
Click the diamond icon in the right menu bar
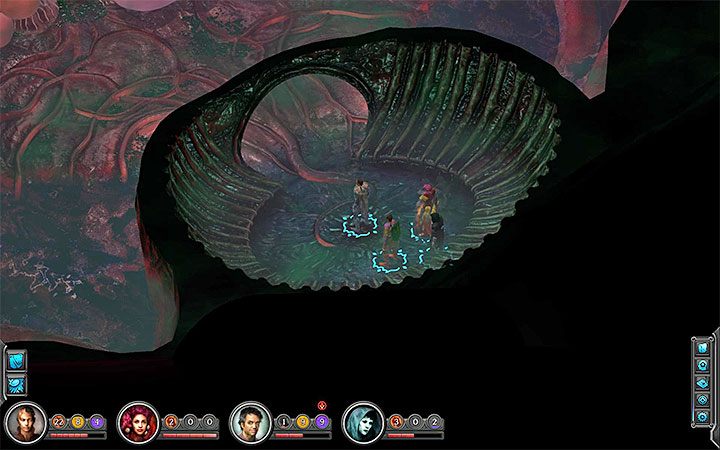click(702, 399)
